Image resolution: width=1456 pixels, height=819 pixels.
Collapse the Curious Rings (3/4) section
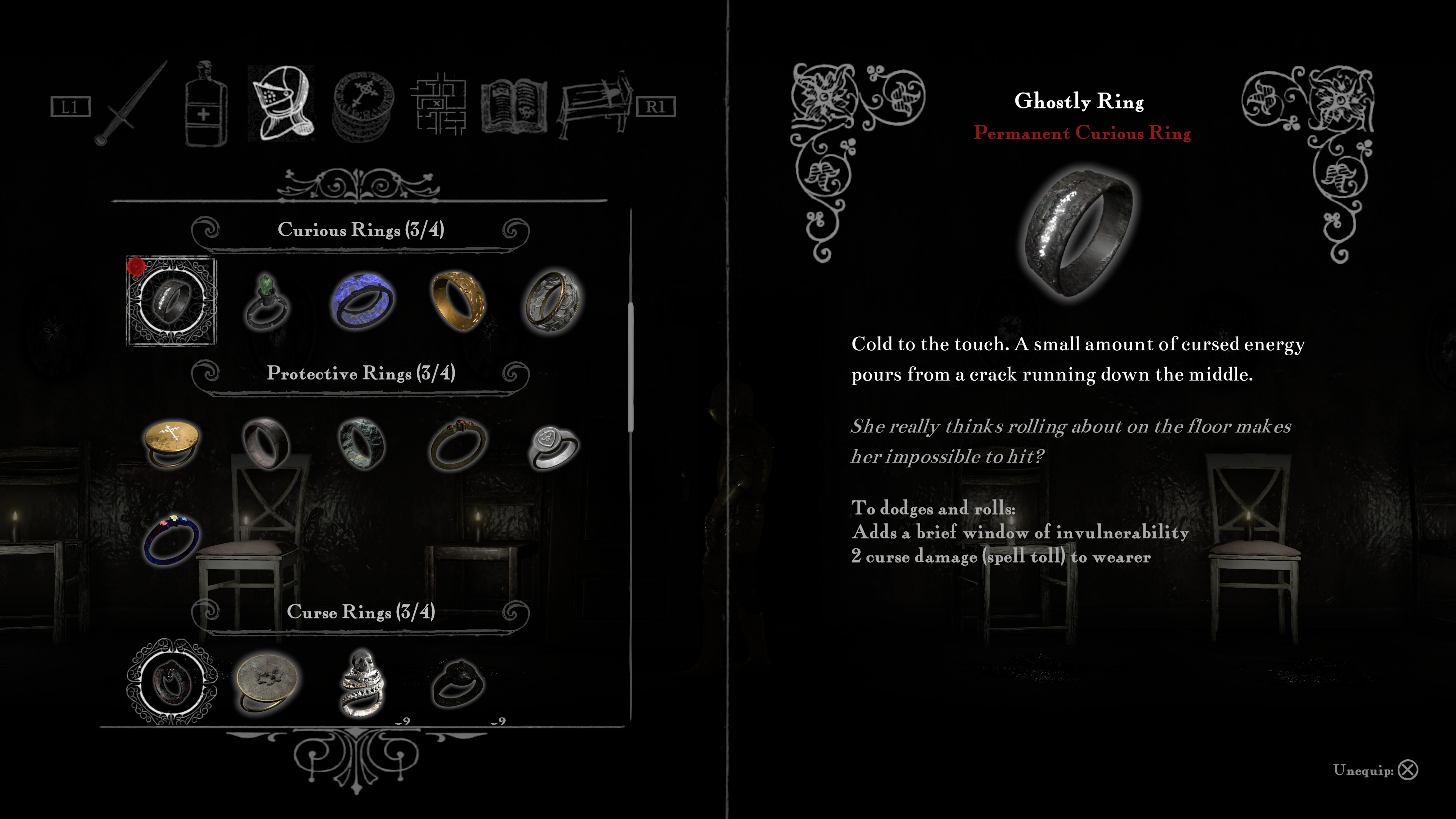[x=362, y=230]
